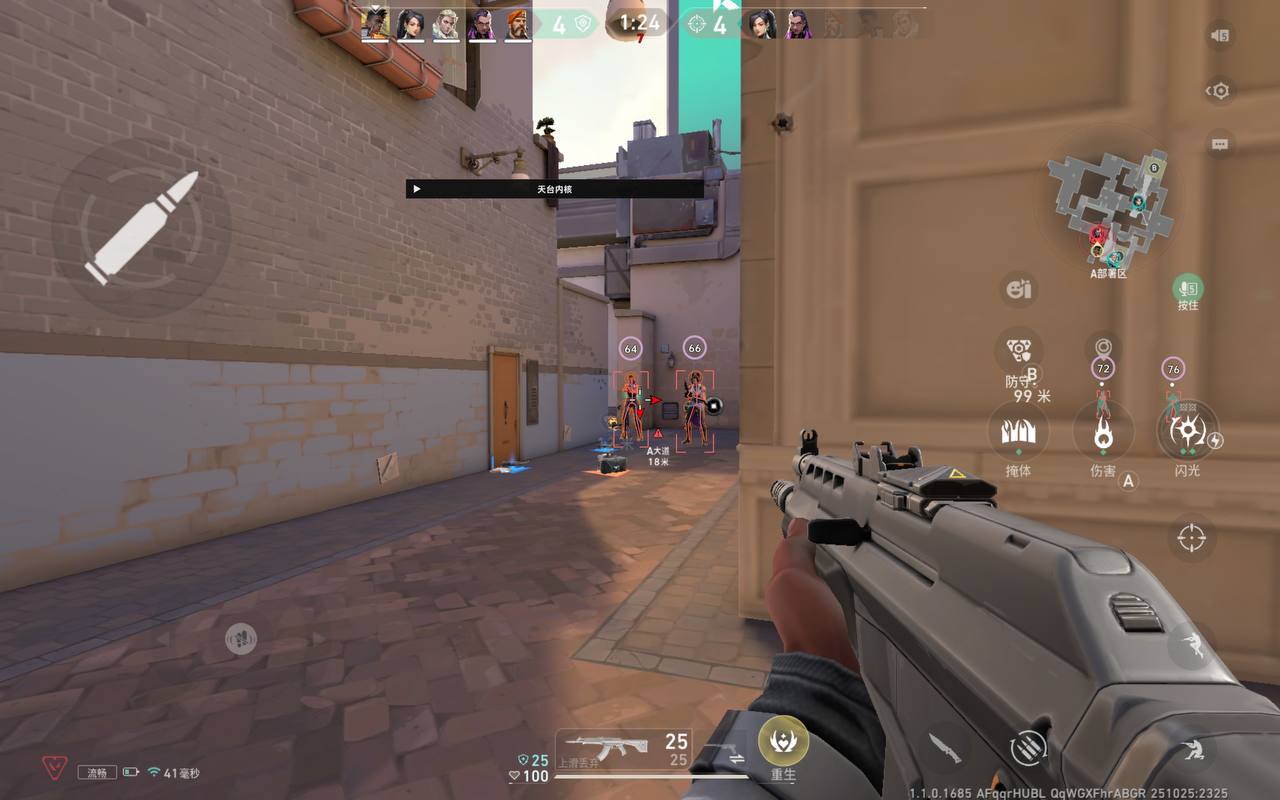Activate the 伤害 flame ability
This screenshot has height=800, width=1280.
1103,434
